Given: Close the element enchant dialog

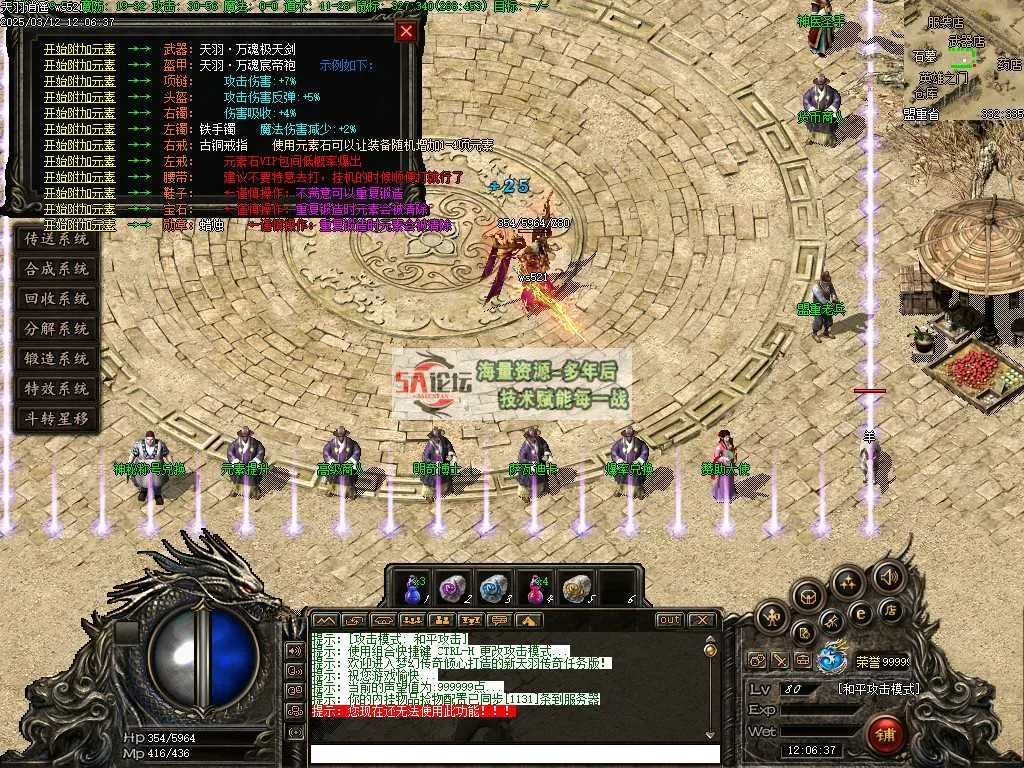Looking at the screenshot, I should click(x=406, y=32).
